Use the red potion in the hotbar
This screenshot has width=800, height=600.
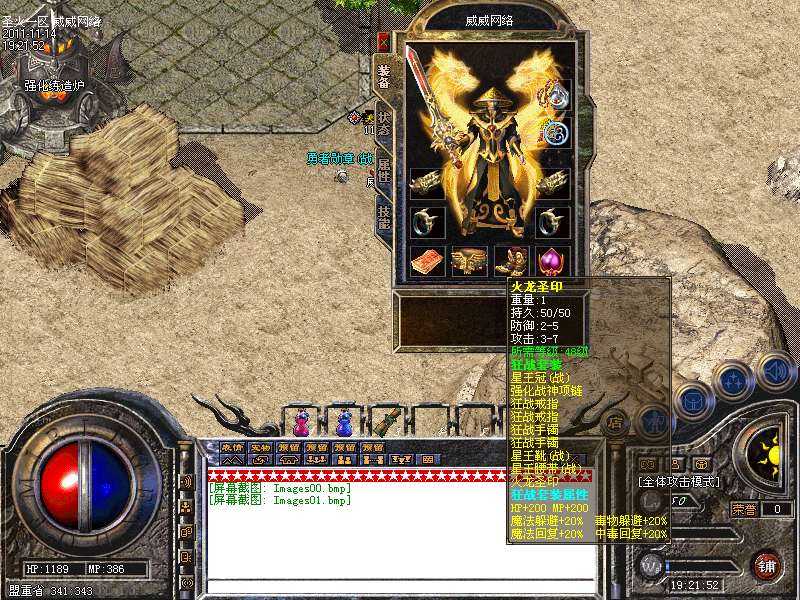[302, 422]
